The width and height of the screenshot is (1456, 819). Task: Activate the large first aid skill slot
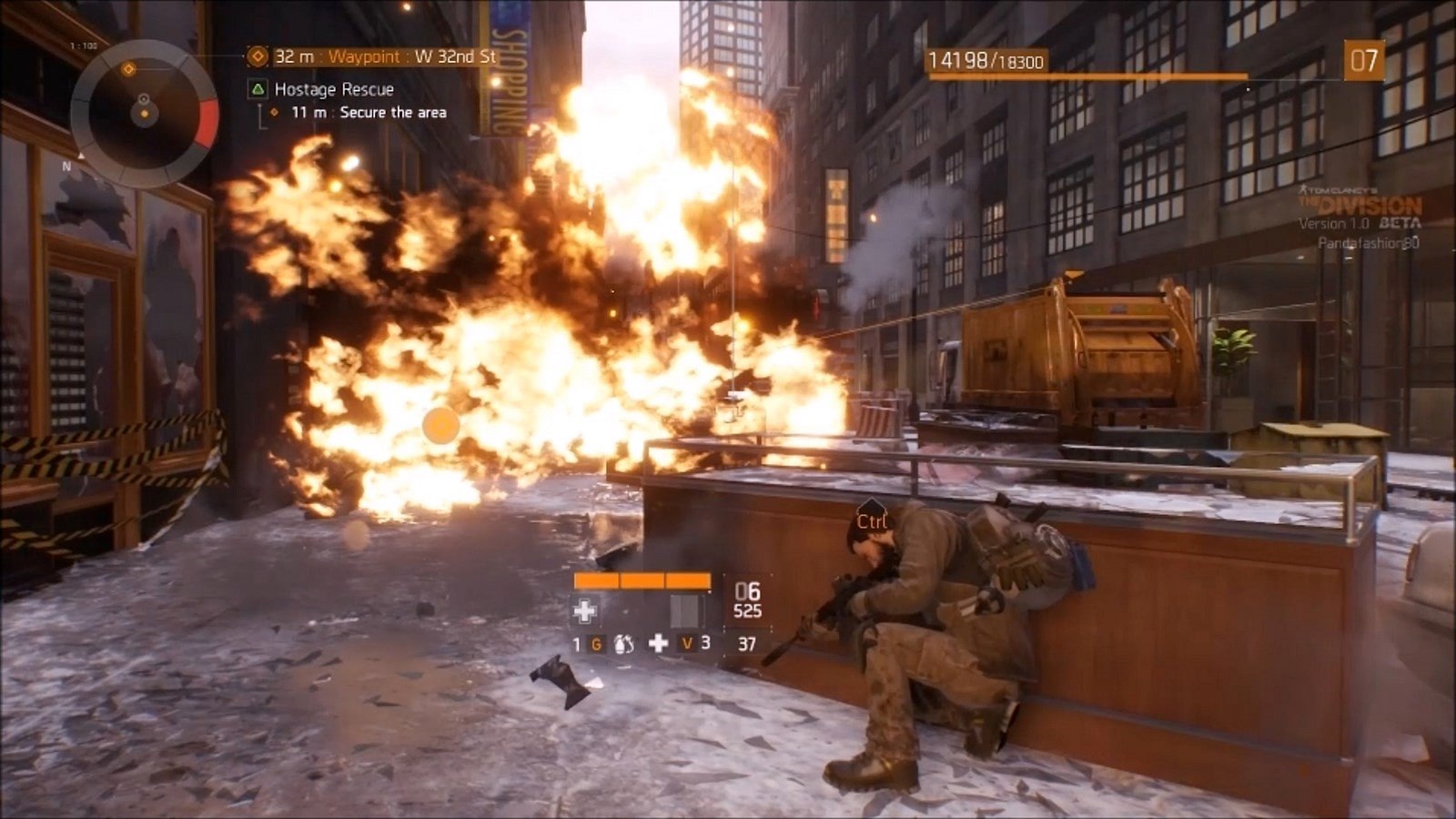click(x=585, y=611)
